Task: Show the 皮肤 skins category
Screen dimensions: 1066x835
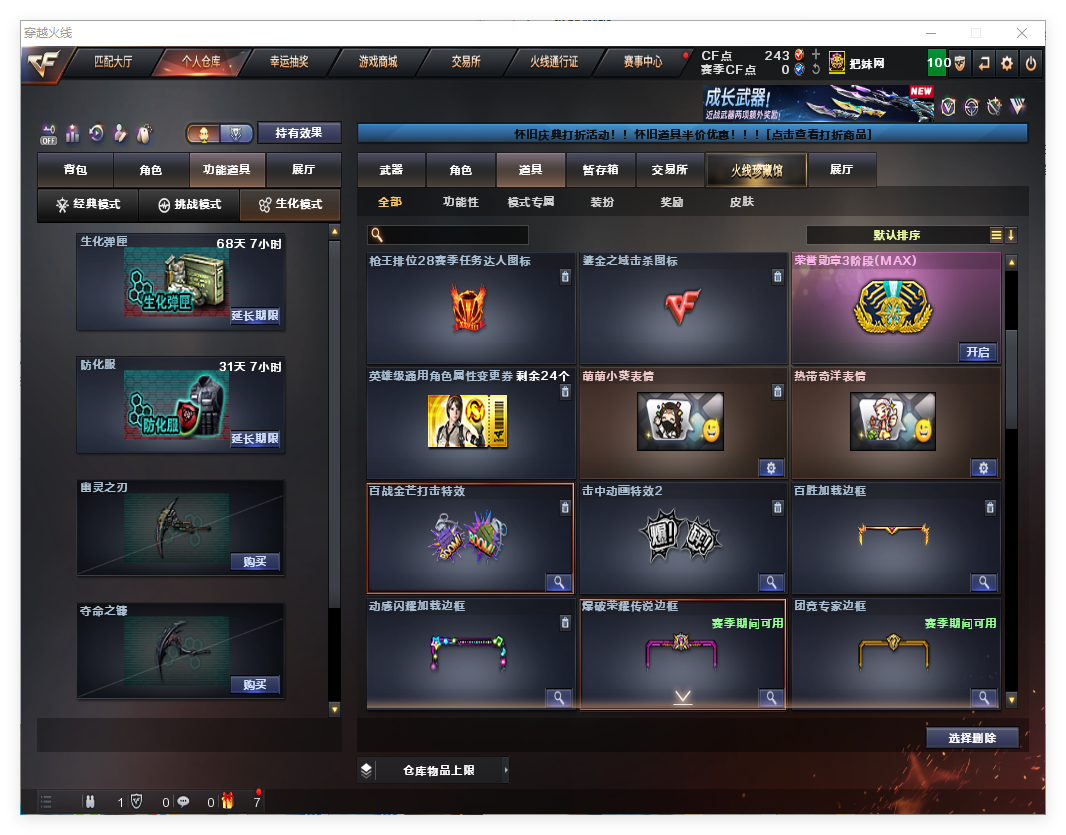Action: (x=742, y=202)
